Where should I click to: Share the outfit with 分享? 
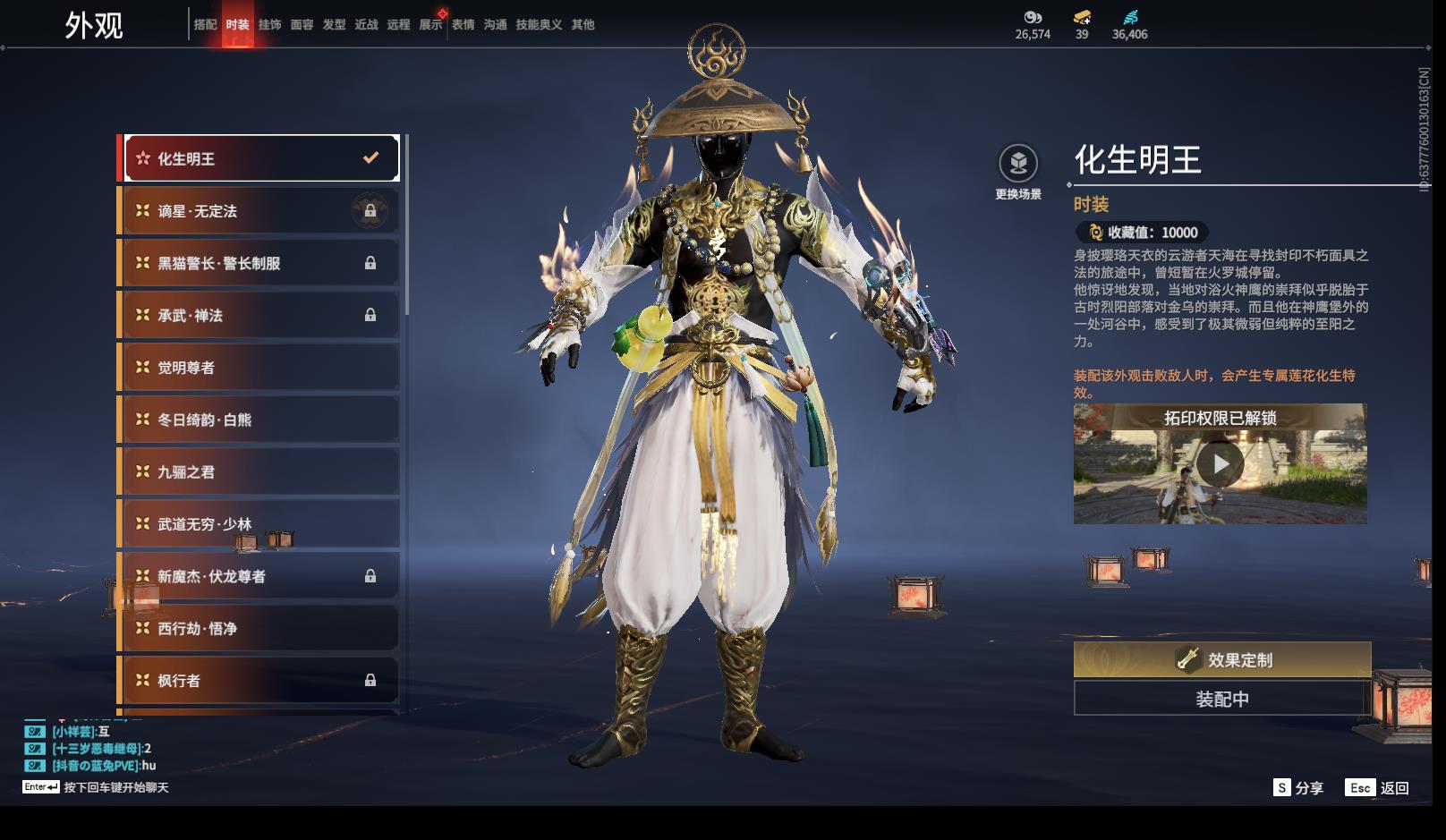[1299, 788]
